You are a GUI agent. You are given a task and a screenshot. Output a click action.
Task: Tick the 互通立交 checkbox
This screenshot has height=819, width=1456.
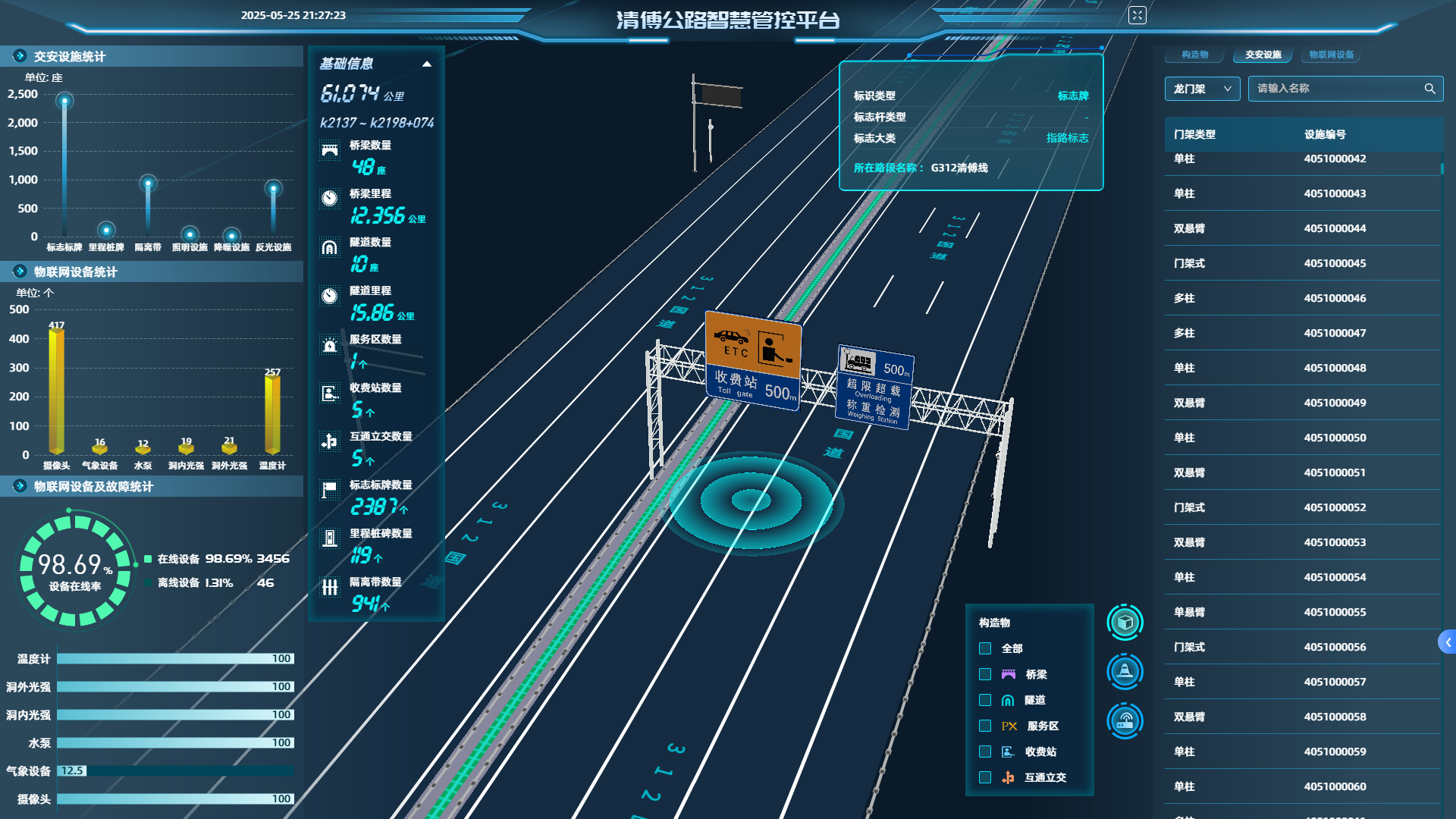(x=985, y=777)
